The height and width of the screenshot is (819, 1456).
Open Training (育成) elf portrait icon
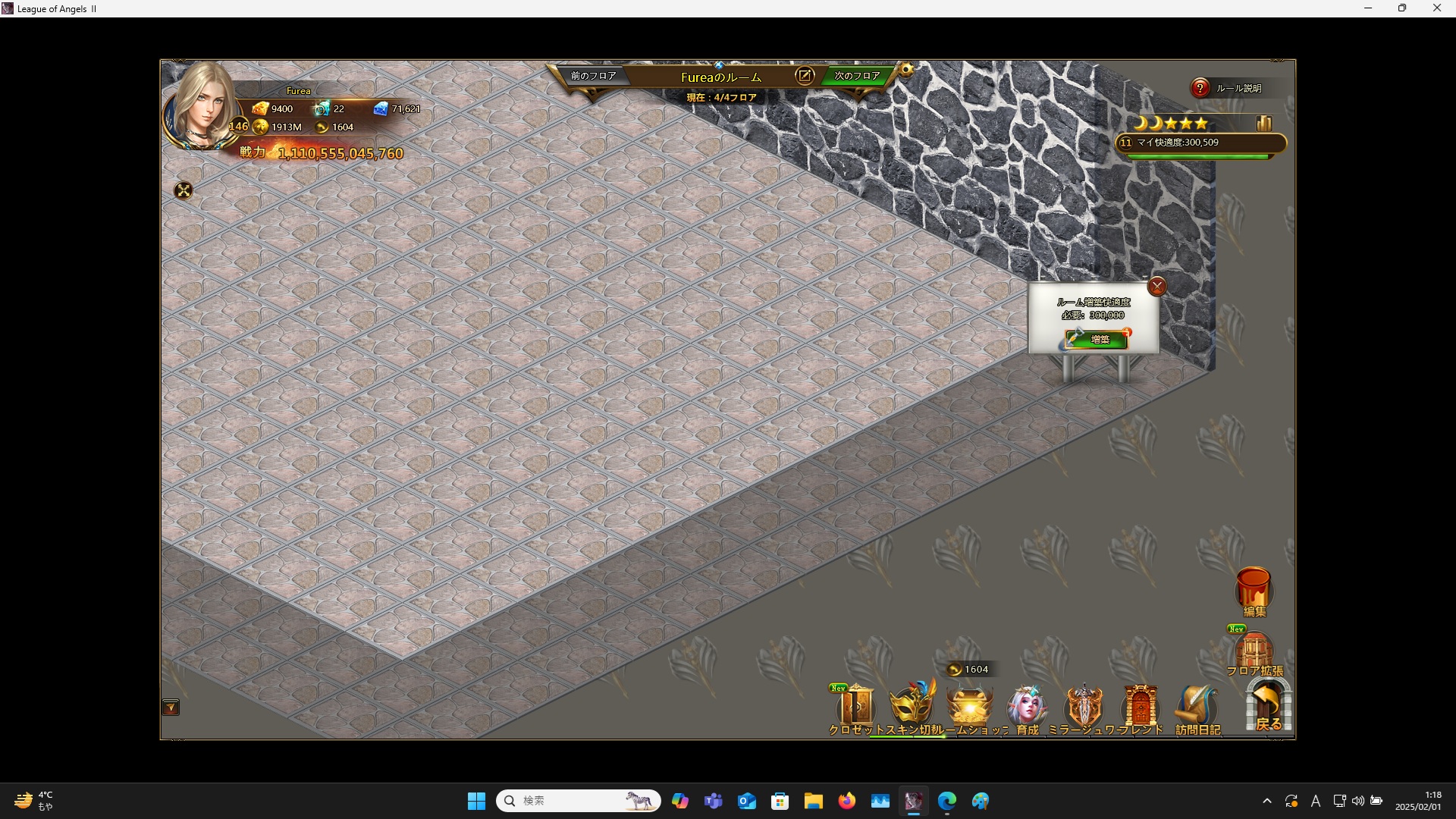(x=1027, y=707)
